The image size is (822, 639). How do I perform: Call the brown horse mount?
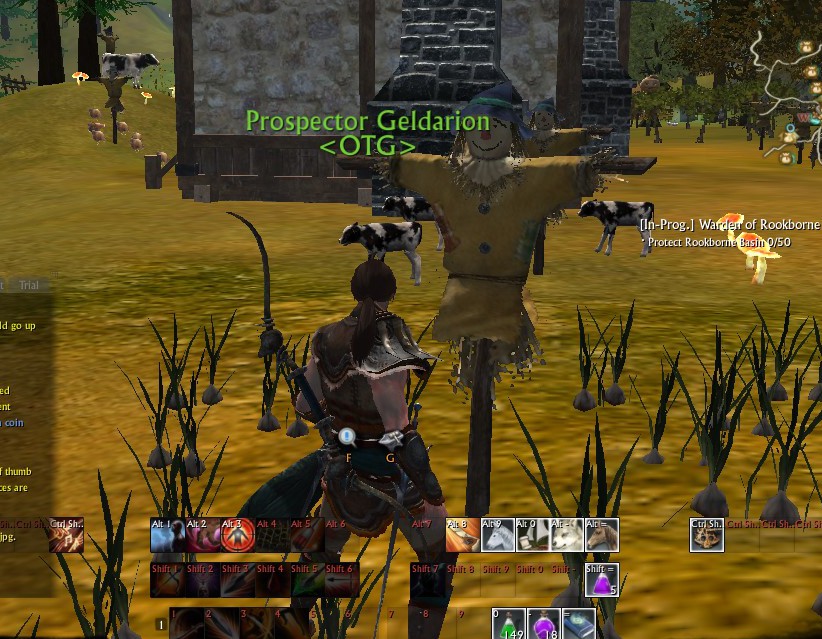pos(602,536)
